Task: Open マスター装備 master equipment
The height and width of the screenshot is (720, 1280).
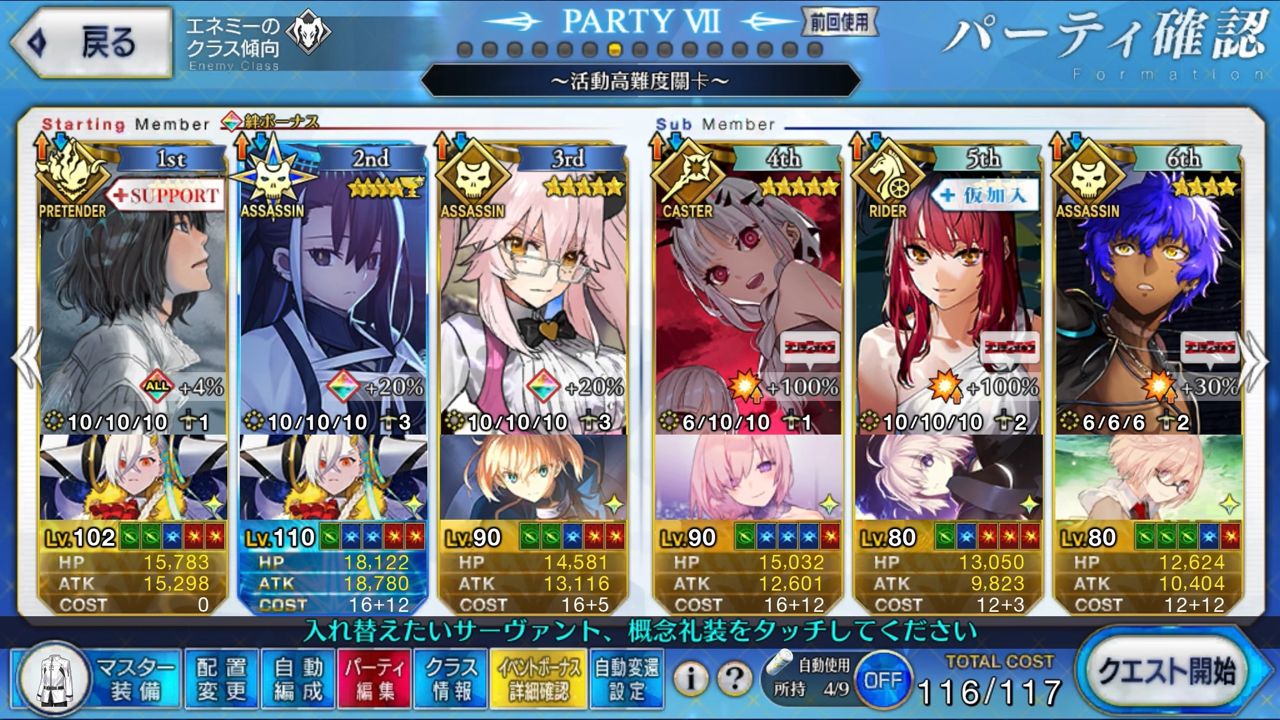Action: 99,679
